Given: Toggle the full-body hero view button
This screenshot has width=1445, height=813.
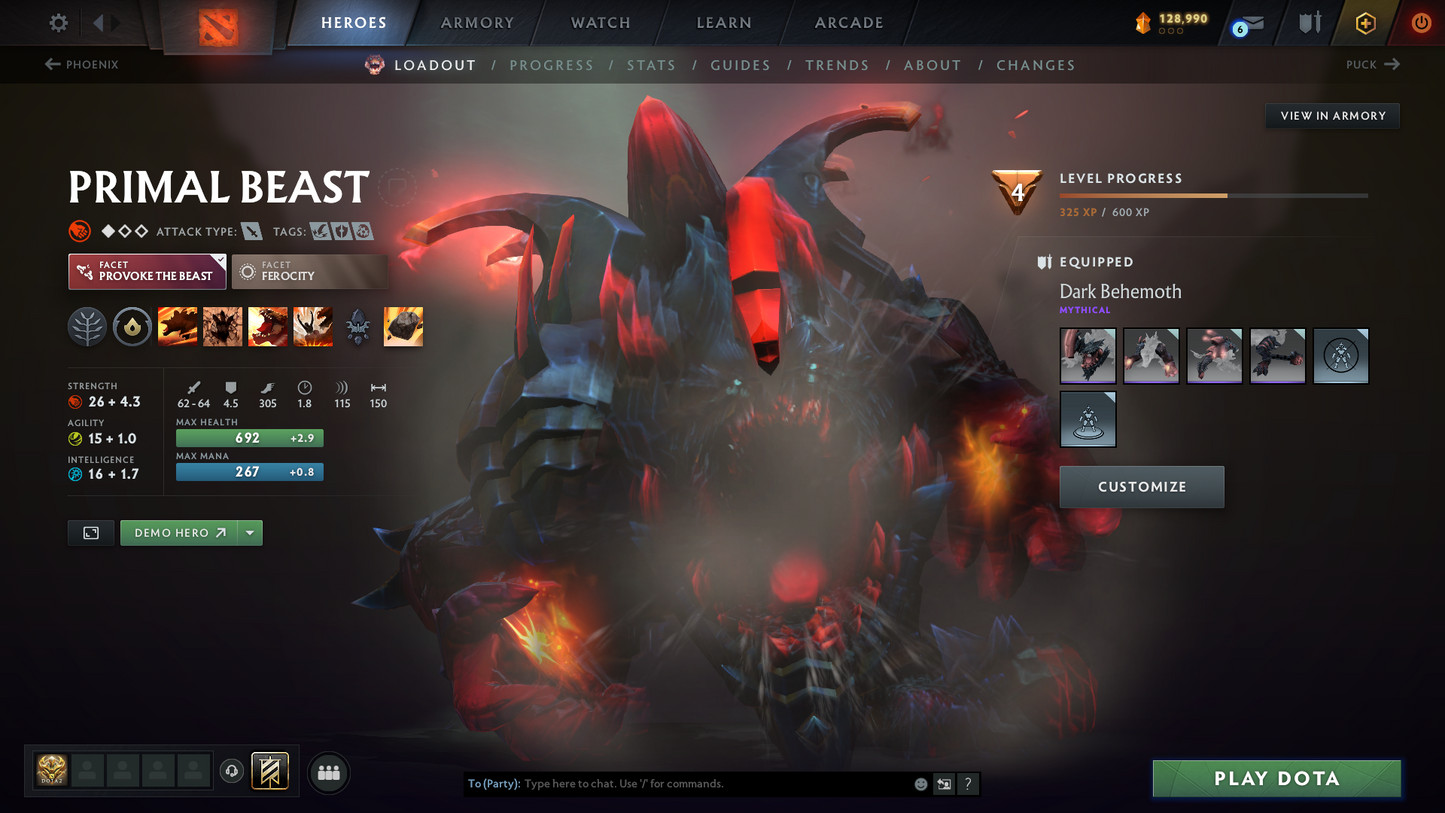Looking at the screenshot, I should 90,532.
